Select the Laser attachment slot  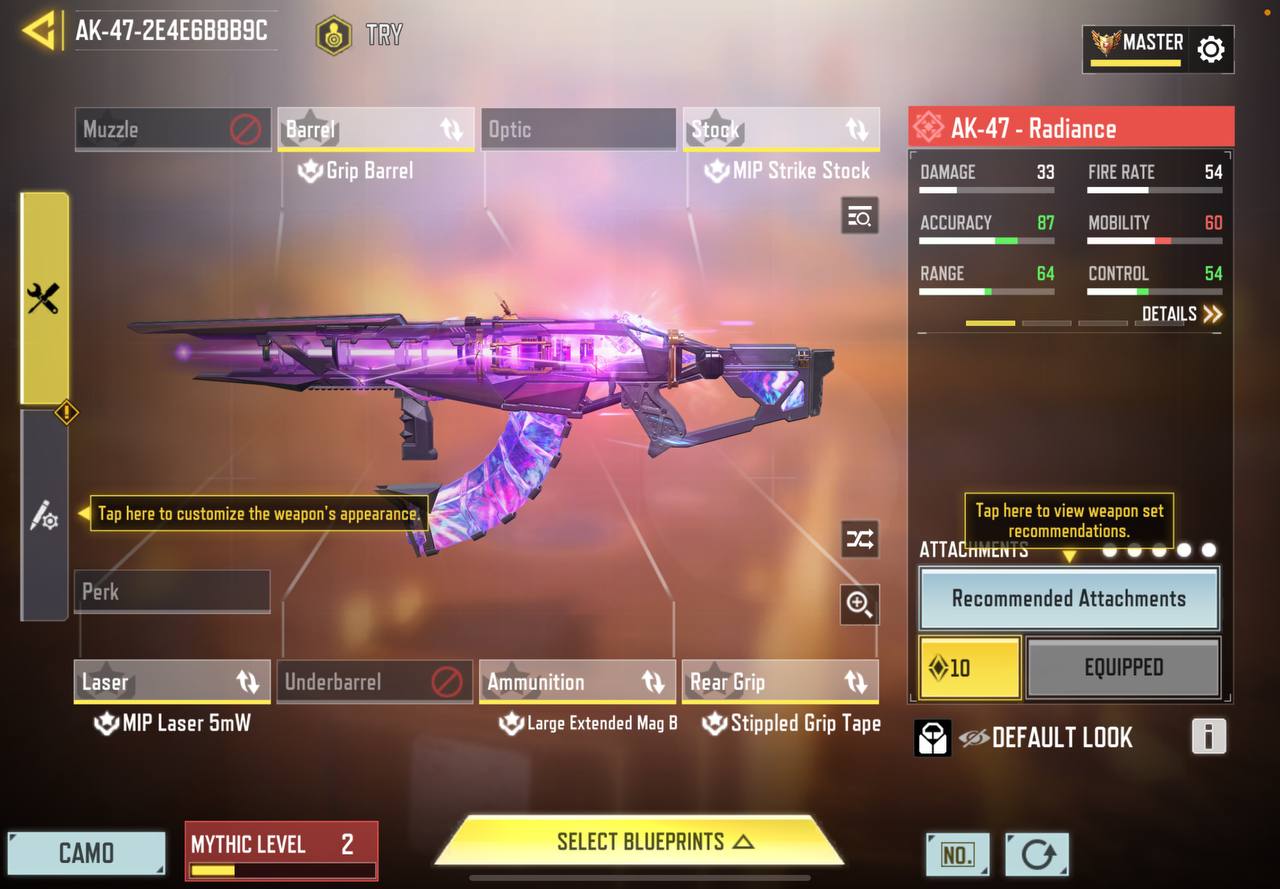click(172, 682)
